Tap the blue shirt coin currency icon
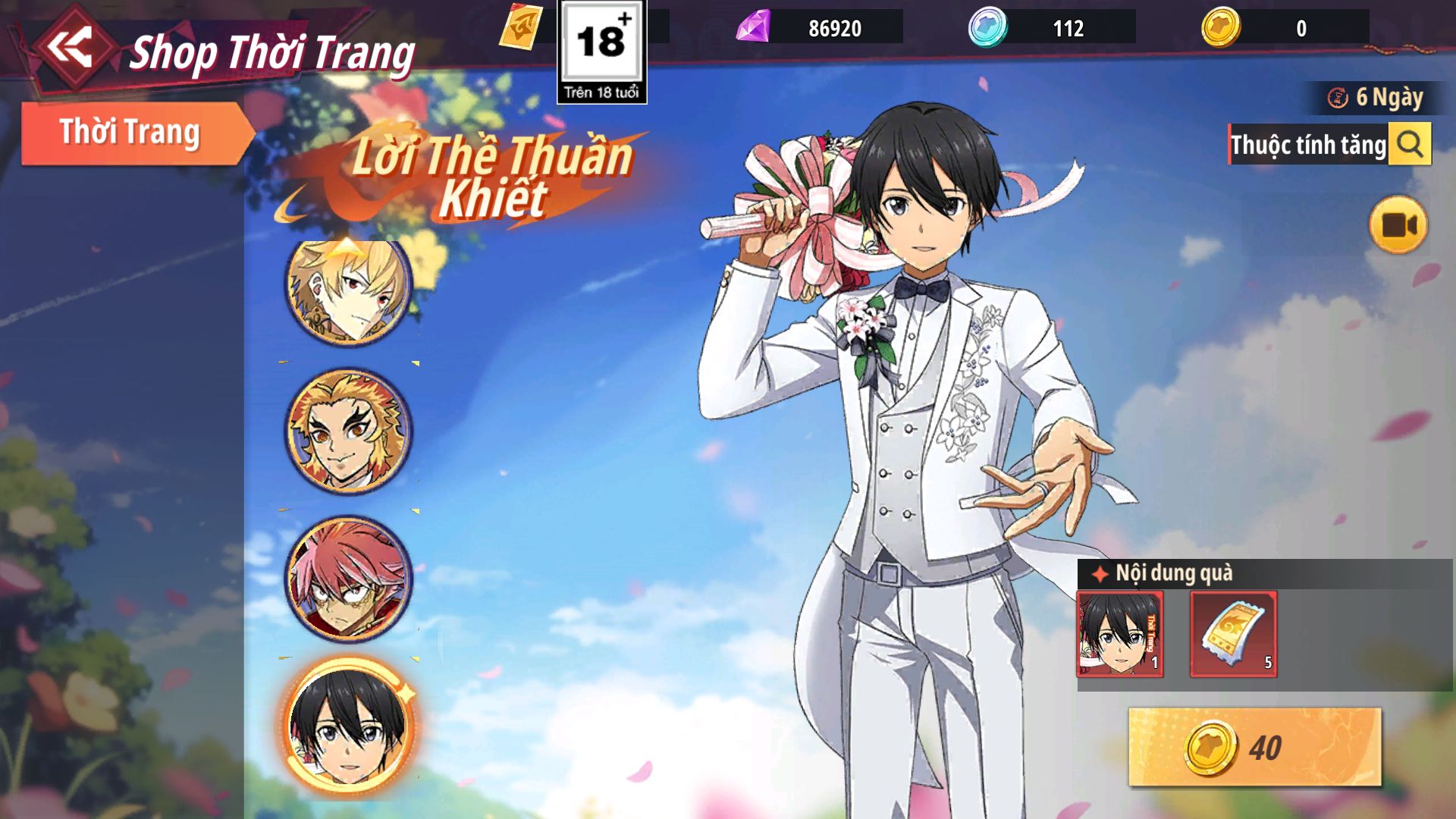The width and height of the screenshot is (1456, 819). point(987,27)
